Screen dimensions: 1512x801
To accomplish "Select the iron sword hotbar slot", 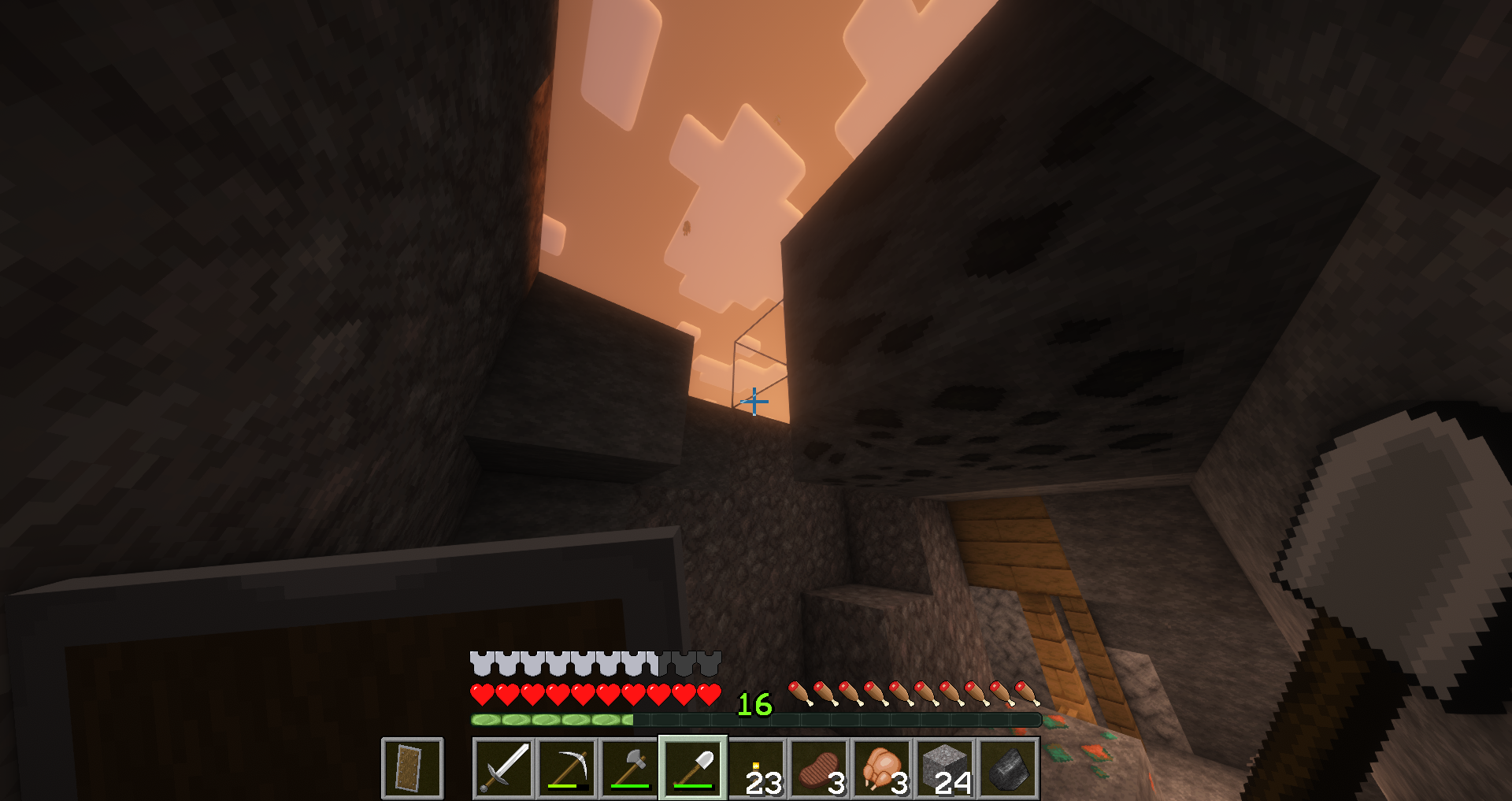I will [504, 768].
